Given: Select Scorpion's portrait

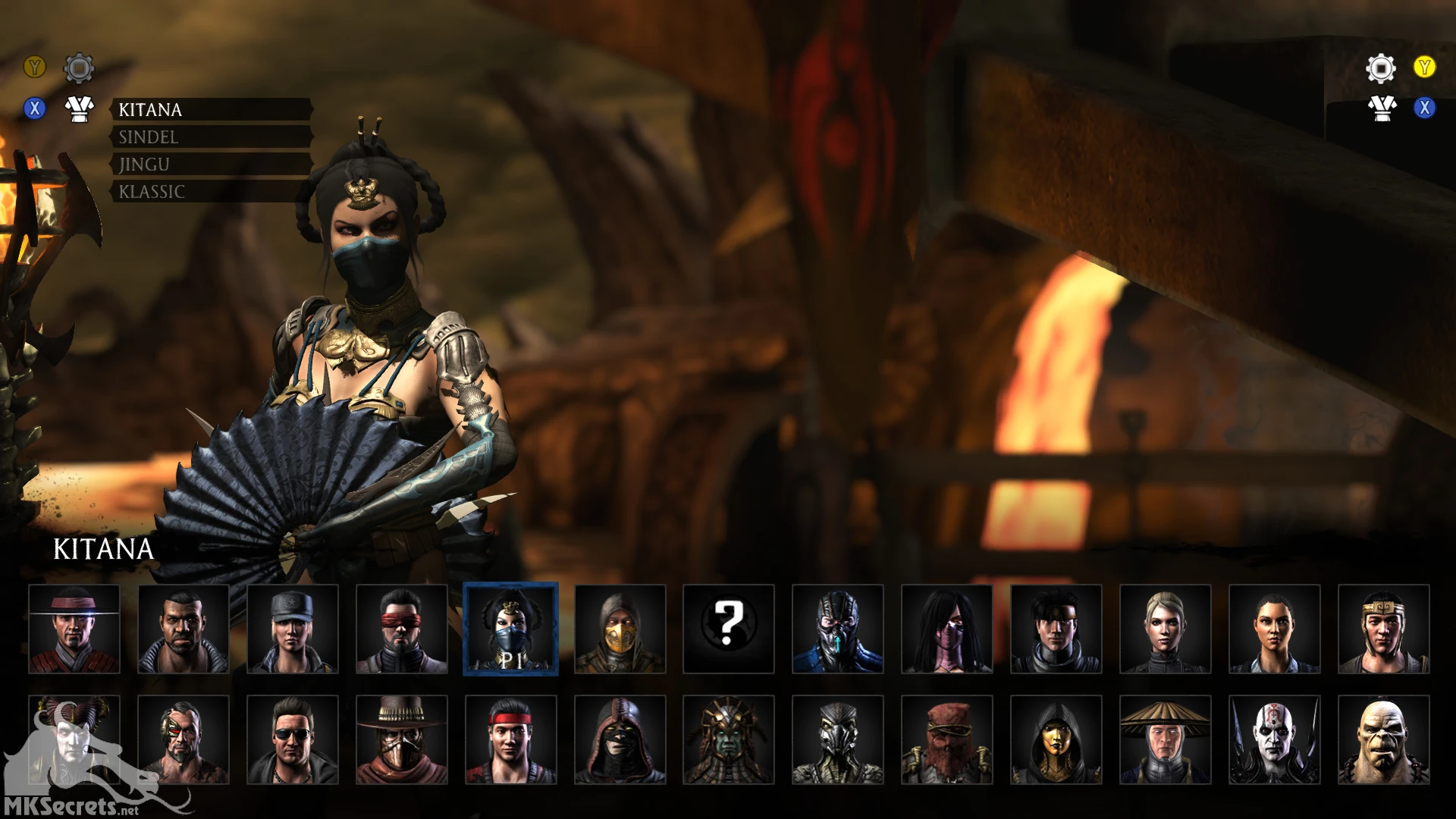Looking at the screenshot, I should 619,629.
